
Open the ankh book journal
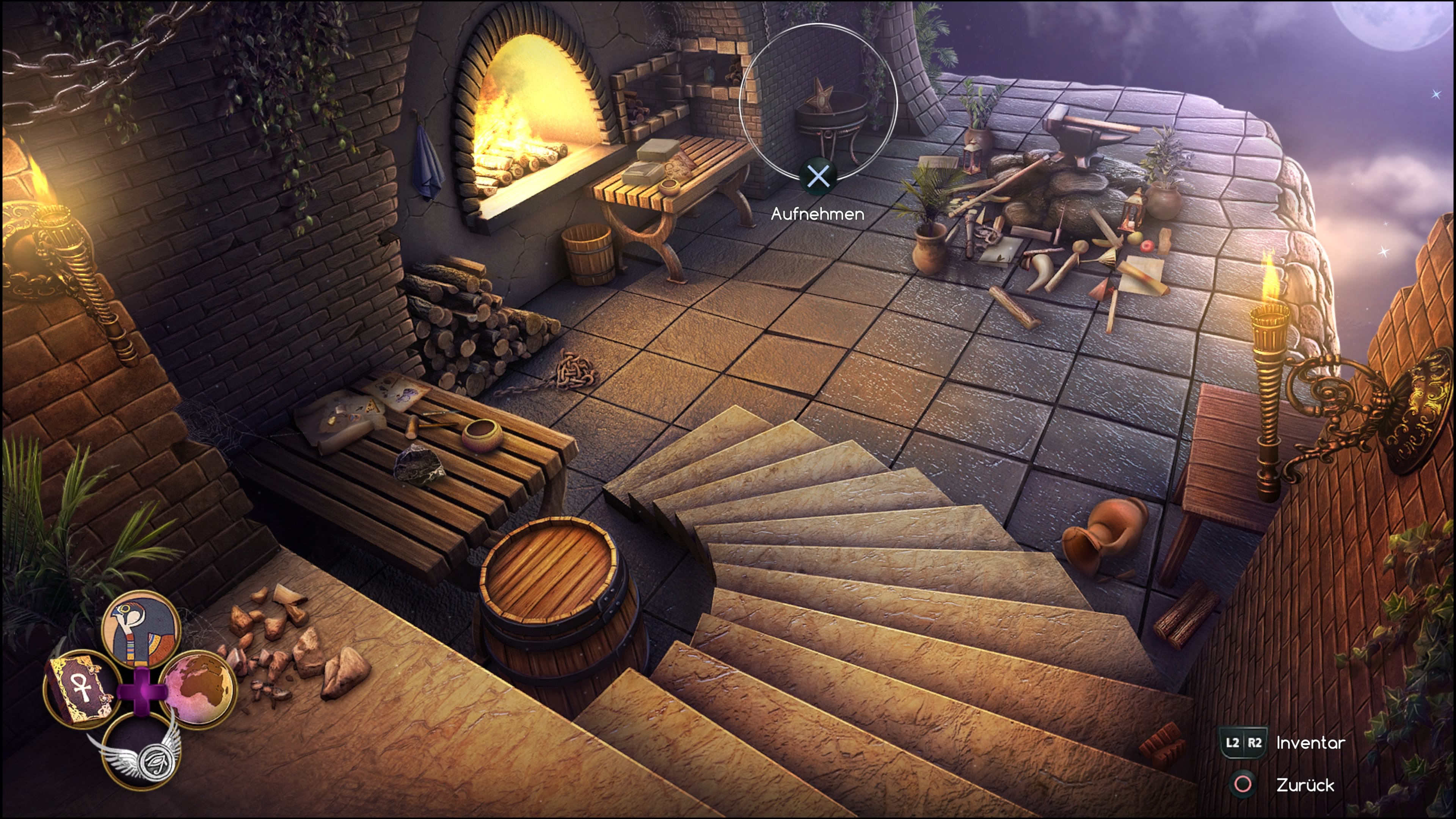(x=80, y=689)
